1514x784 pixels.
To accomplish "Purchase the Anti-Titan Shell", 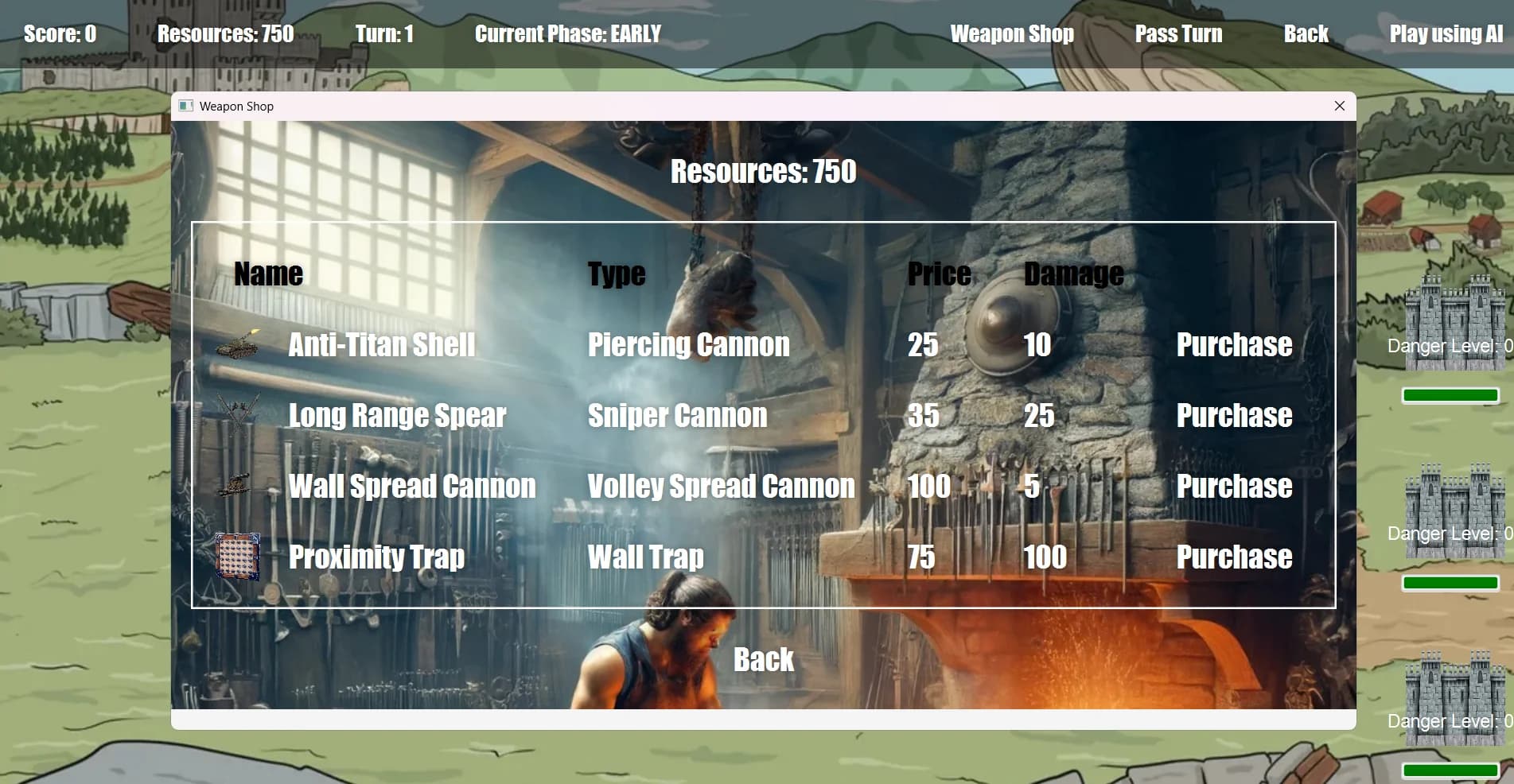I will click(1234, 344).
